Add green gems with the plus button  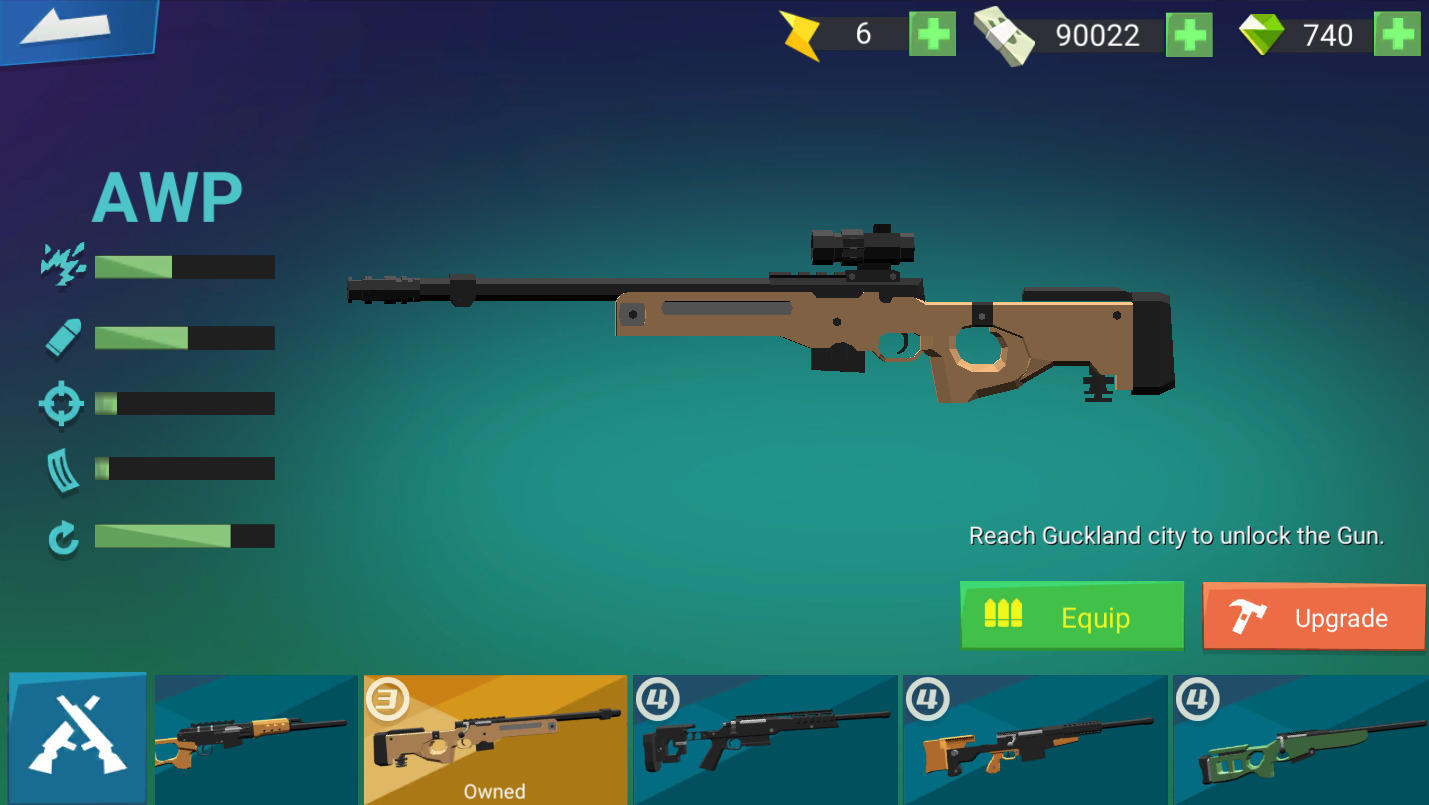point(1396,35)
